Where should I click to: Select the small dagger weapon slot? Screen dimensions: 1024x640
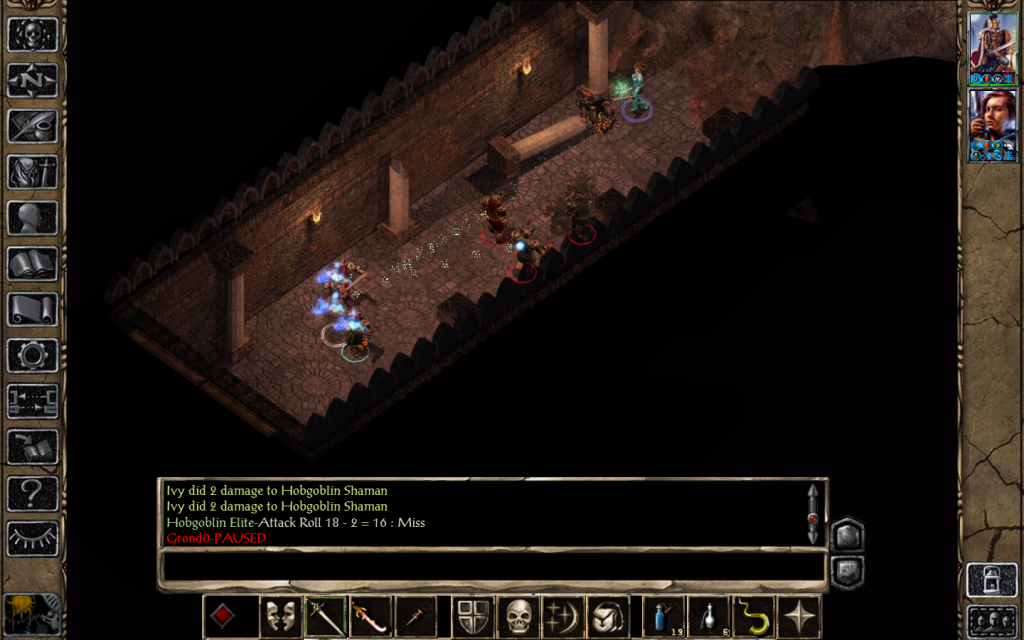414,616
